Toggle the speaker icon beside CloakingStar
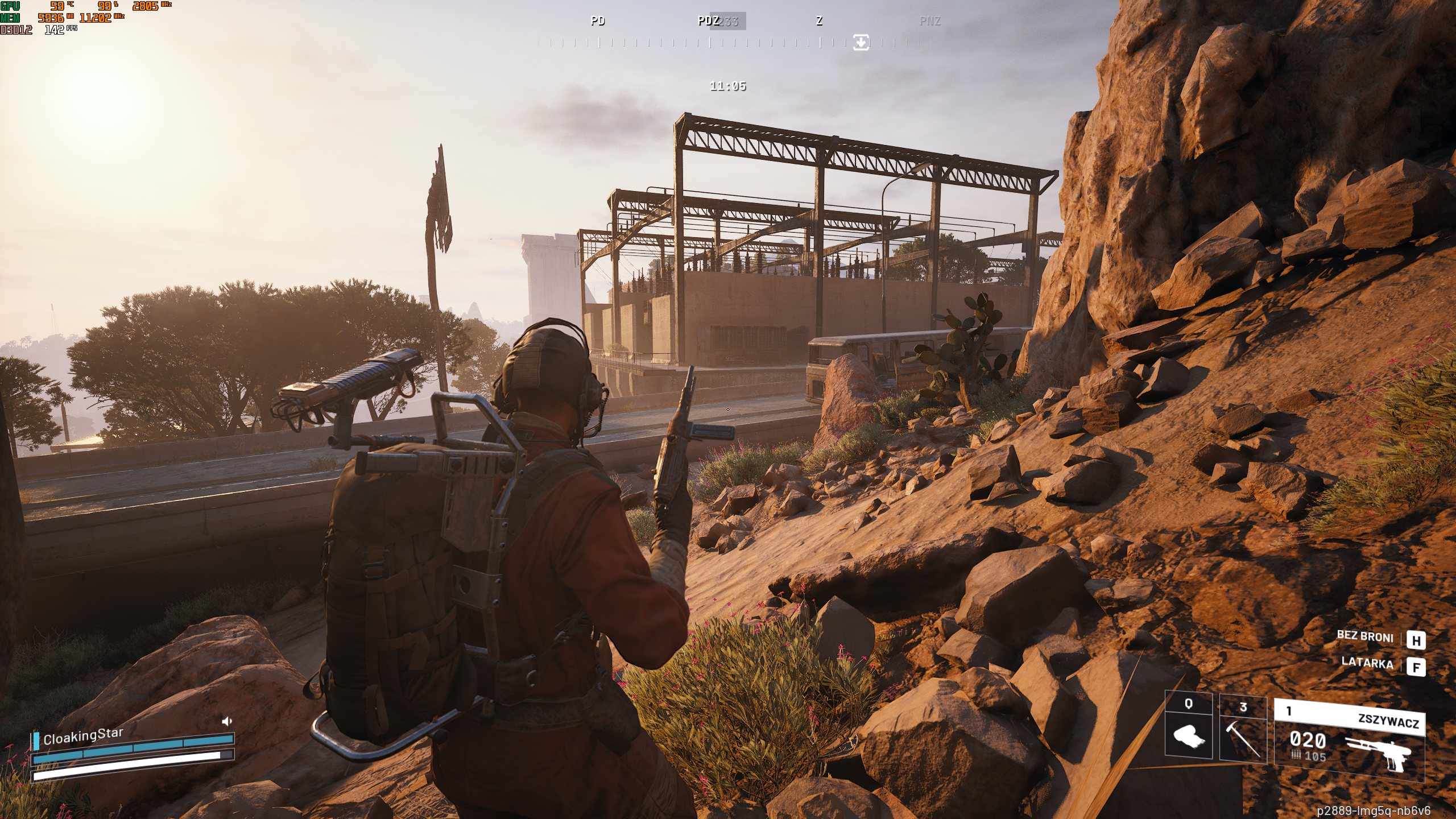Image resolution: width=1456 pixels, height=819 pixels. [227, 721]
